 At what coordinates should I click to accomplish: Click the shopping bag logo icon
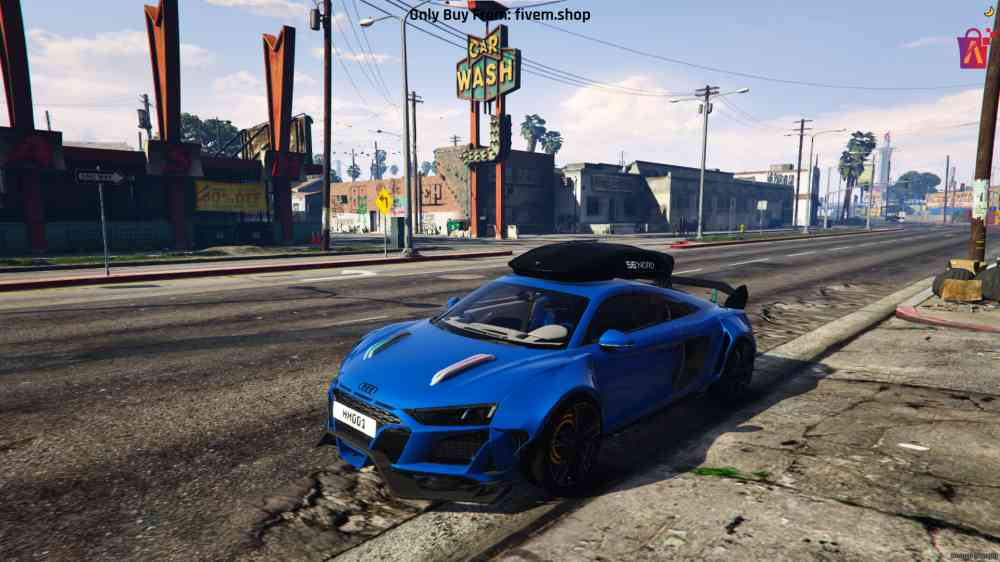coord(973,49)
